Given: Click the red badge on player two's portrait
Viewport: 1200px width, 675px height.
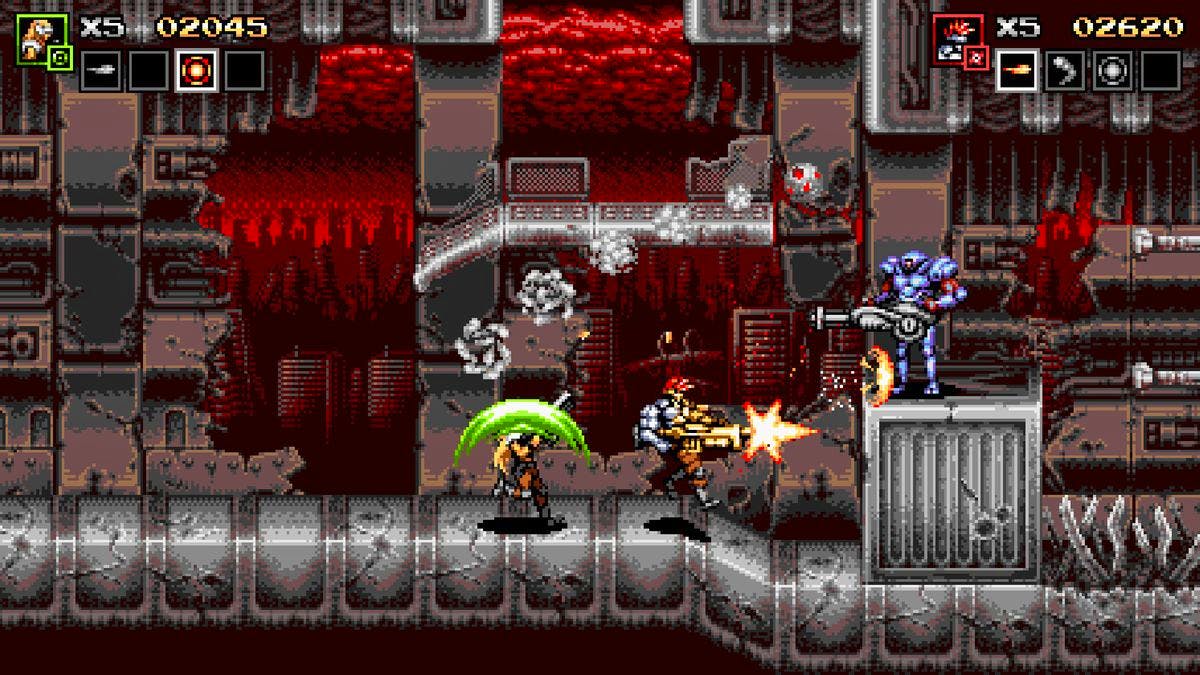Looking at the screenshot, I should pos(977,59).
